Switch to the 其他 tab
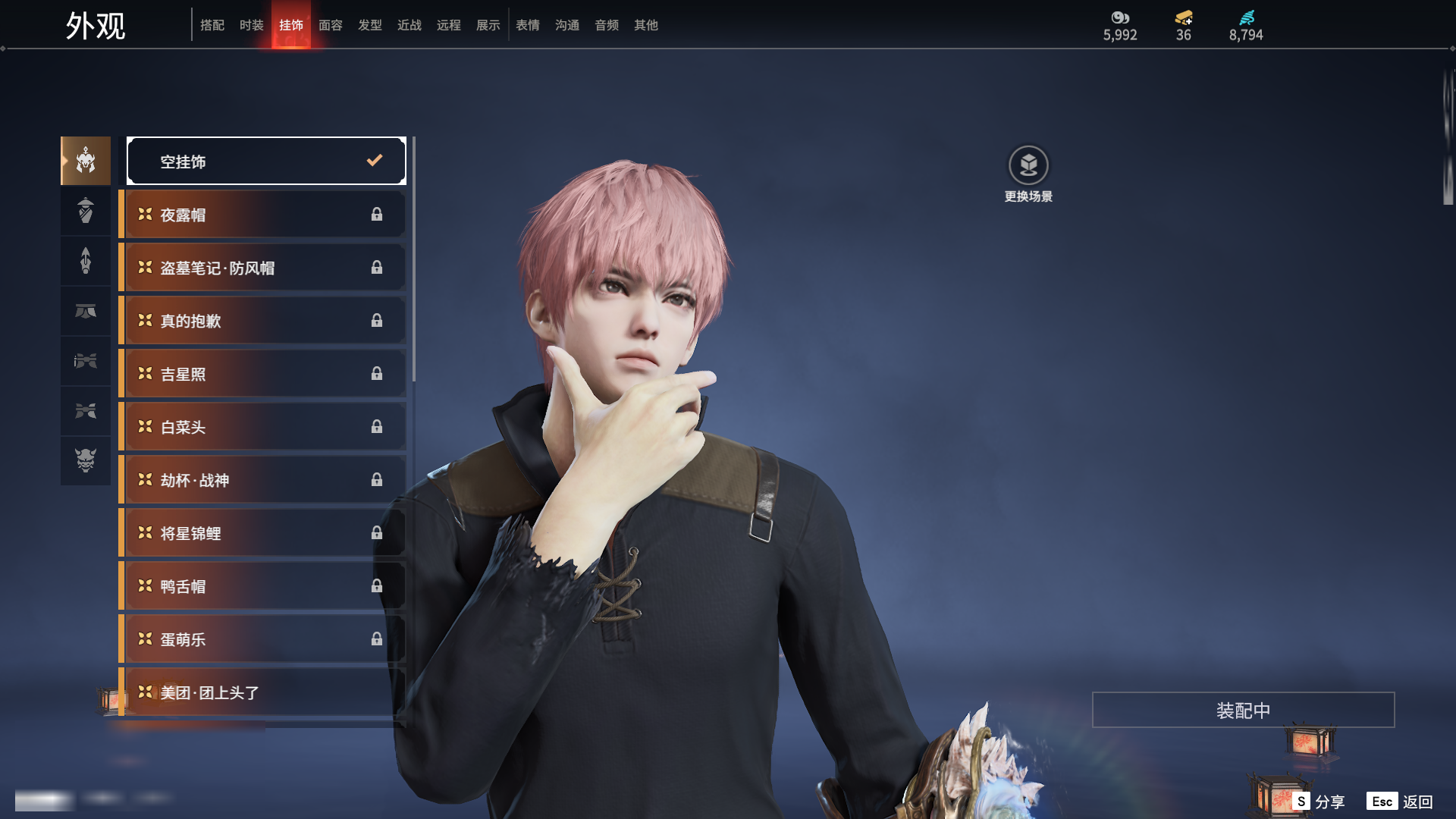 coord(645,25)
